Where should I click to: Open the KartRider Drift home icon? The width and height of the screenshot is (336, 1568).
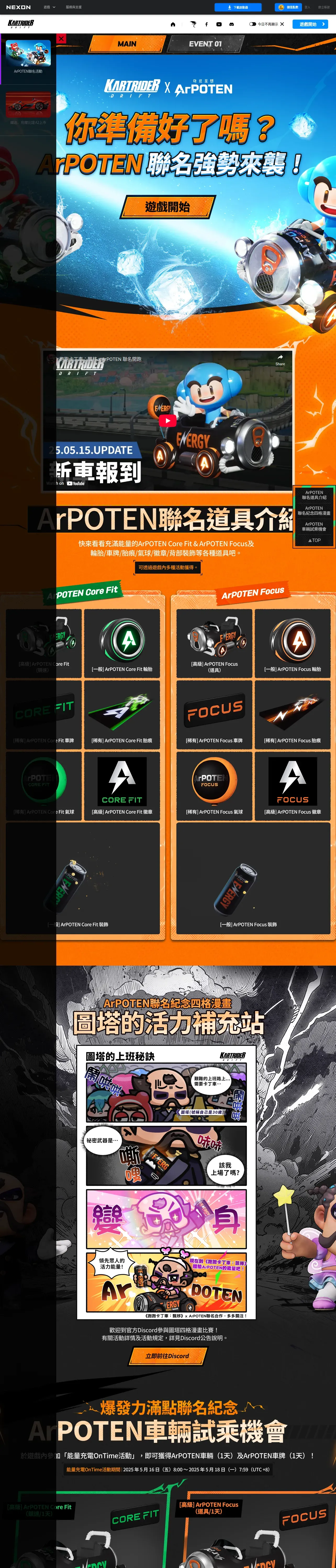(172, 24)
